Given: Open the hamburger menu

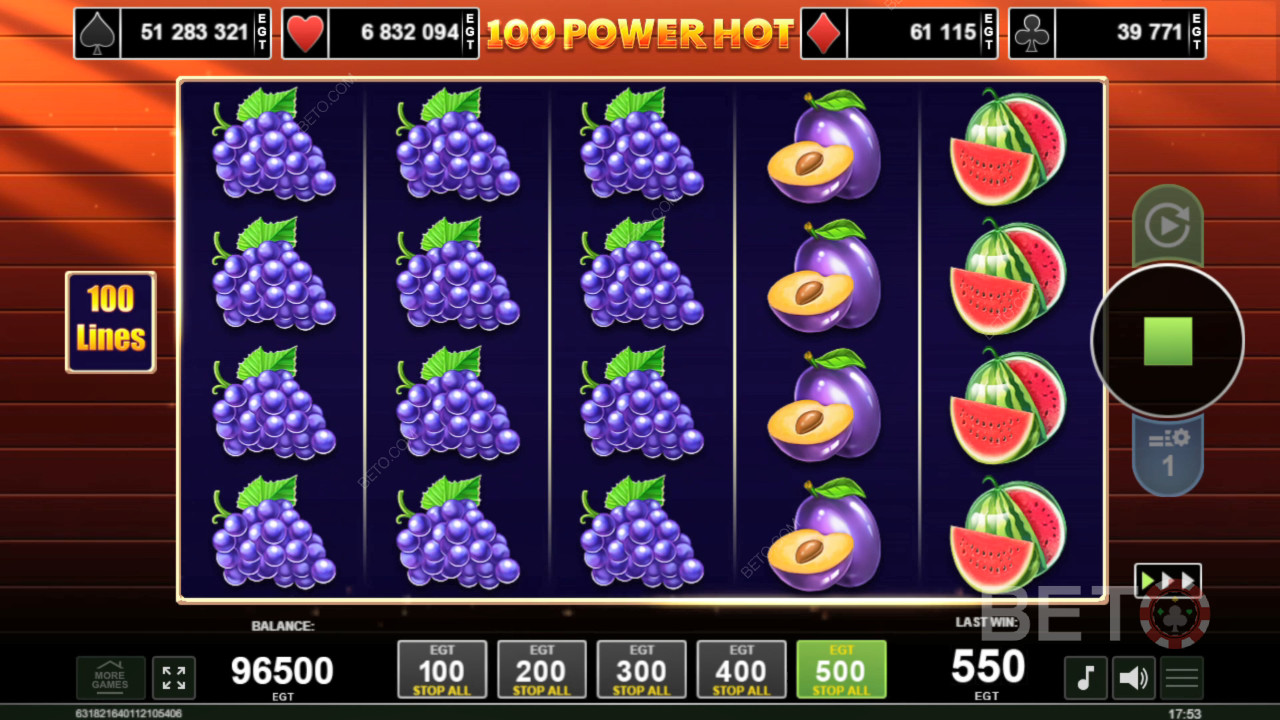Looking at the screenshot, I should 1181,677.
